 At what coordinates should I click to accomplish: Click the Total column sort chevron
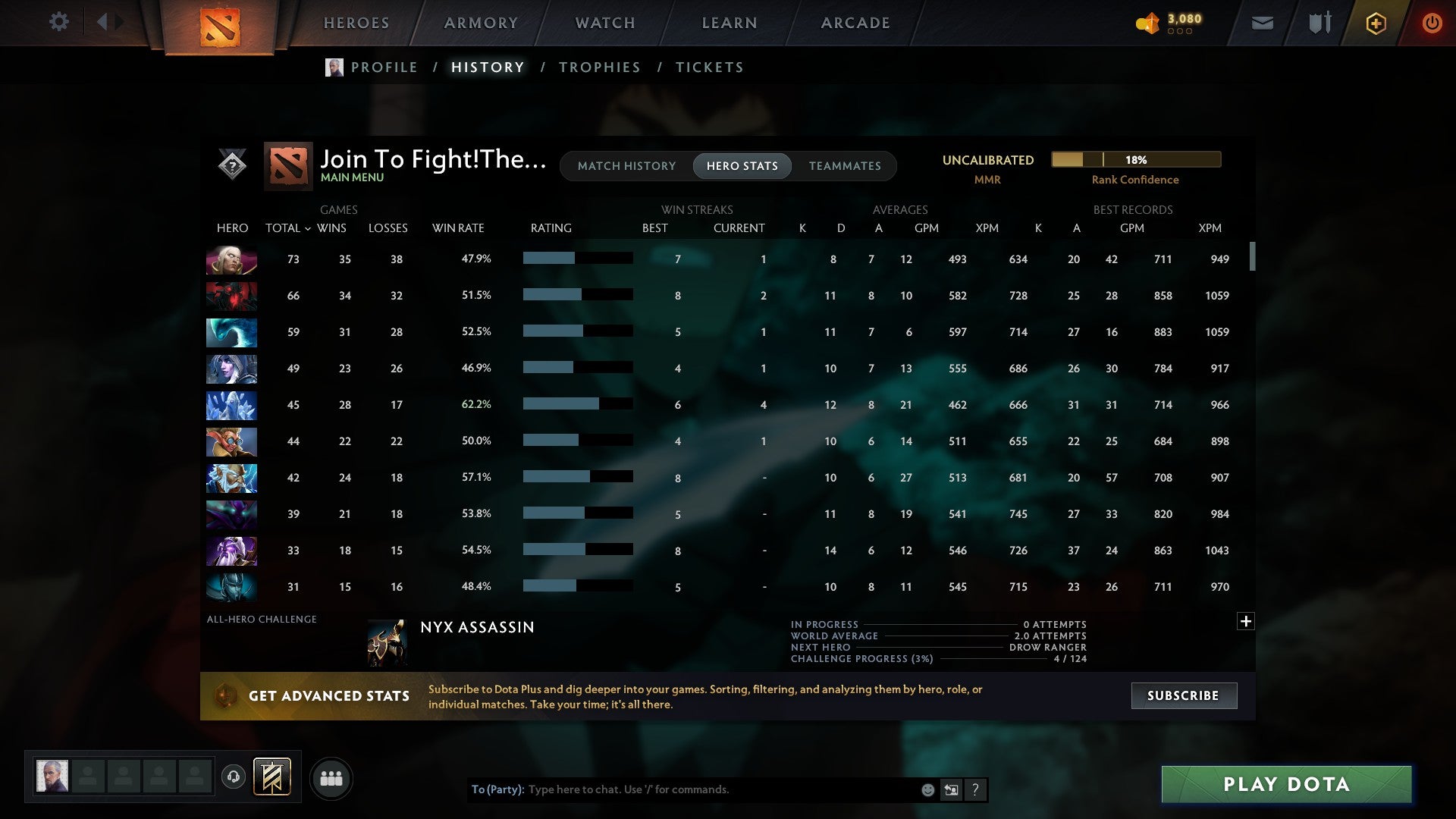[307, 228]
